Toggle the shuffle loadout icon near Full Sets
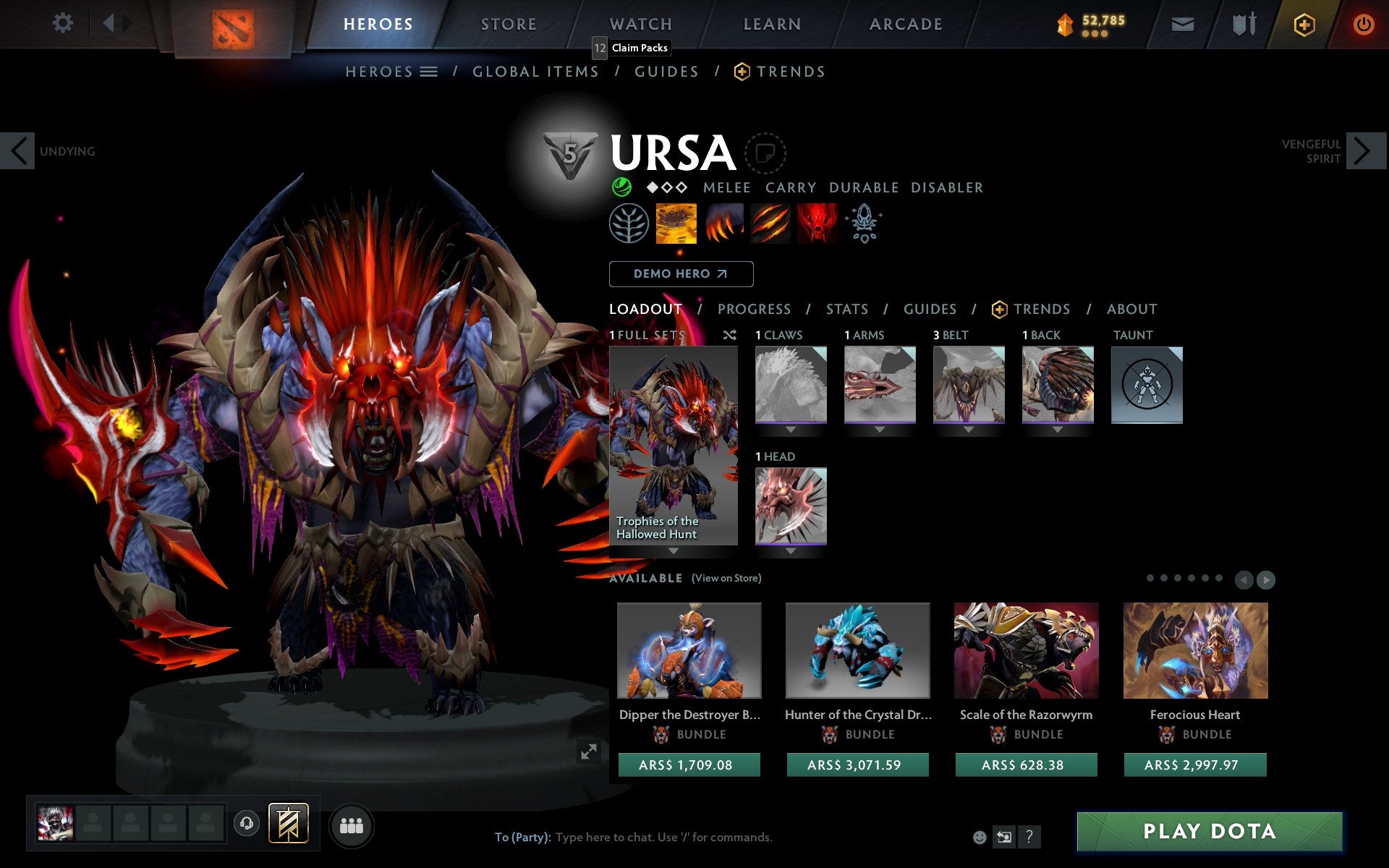The image size is (1389, 868). click(x=729, y=336)
